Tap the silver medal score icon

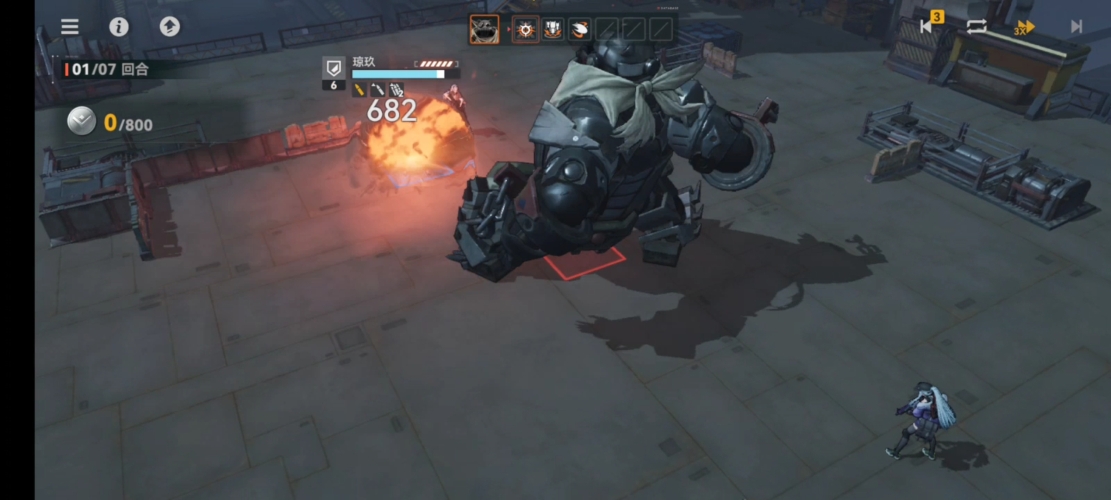point(81,123)
